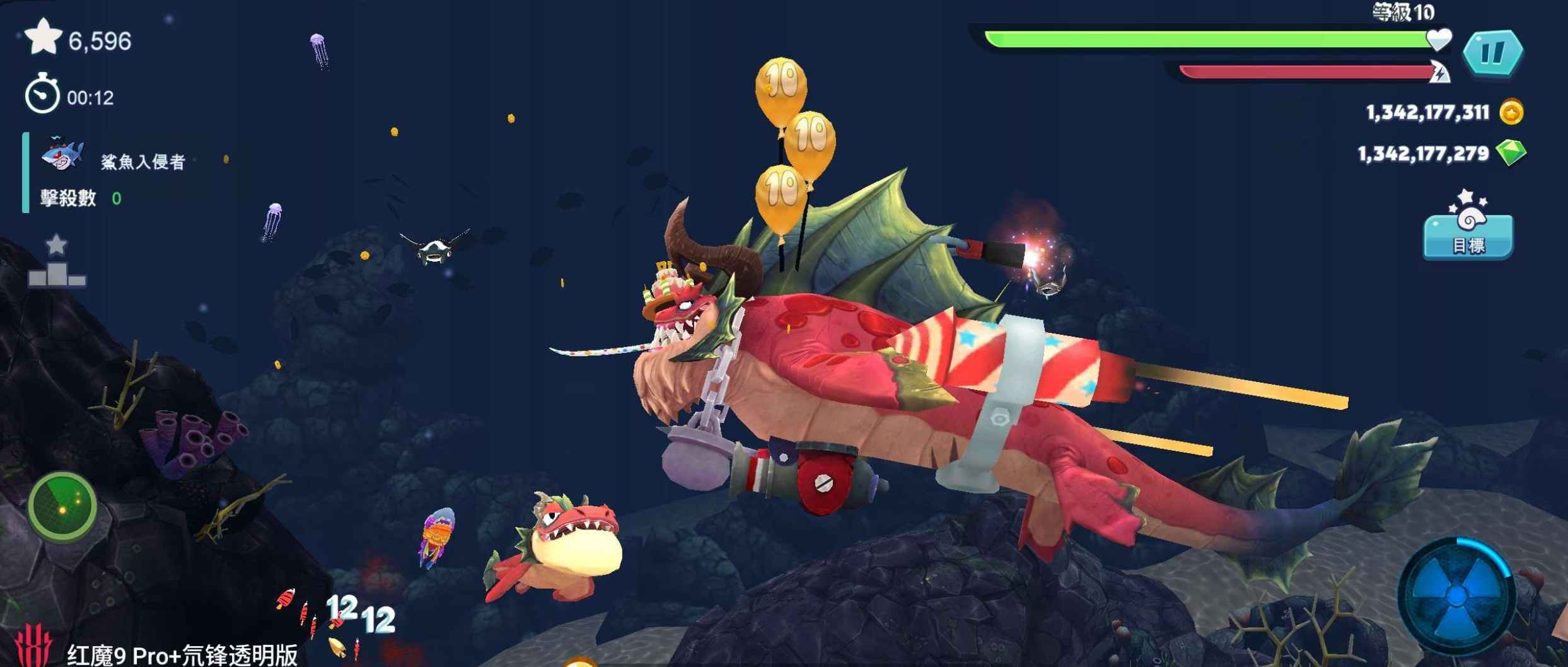Screen dimensions: 1568x667
Task: Pause the game with the hexagon button
Action: [x=1492, y=53]
